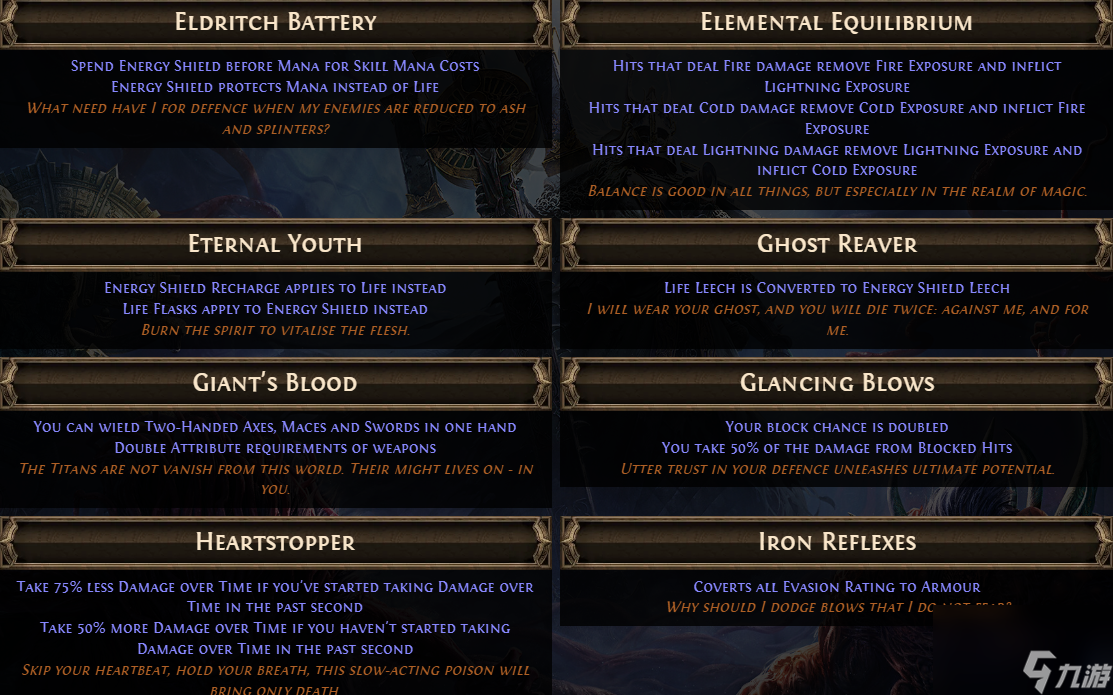Choose the Eternal Youth keystone header
This screenshot has height=695, width=1113.
tap(275, 244)
